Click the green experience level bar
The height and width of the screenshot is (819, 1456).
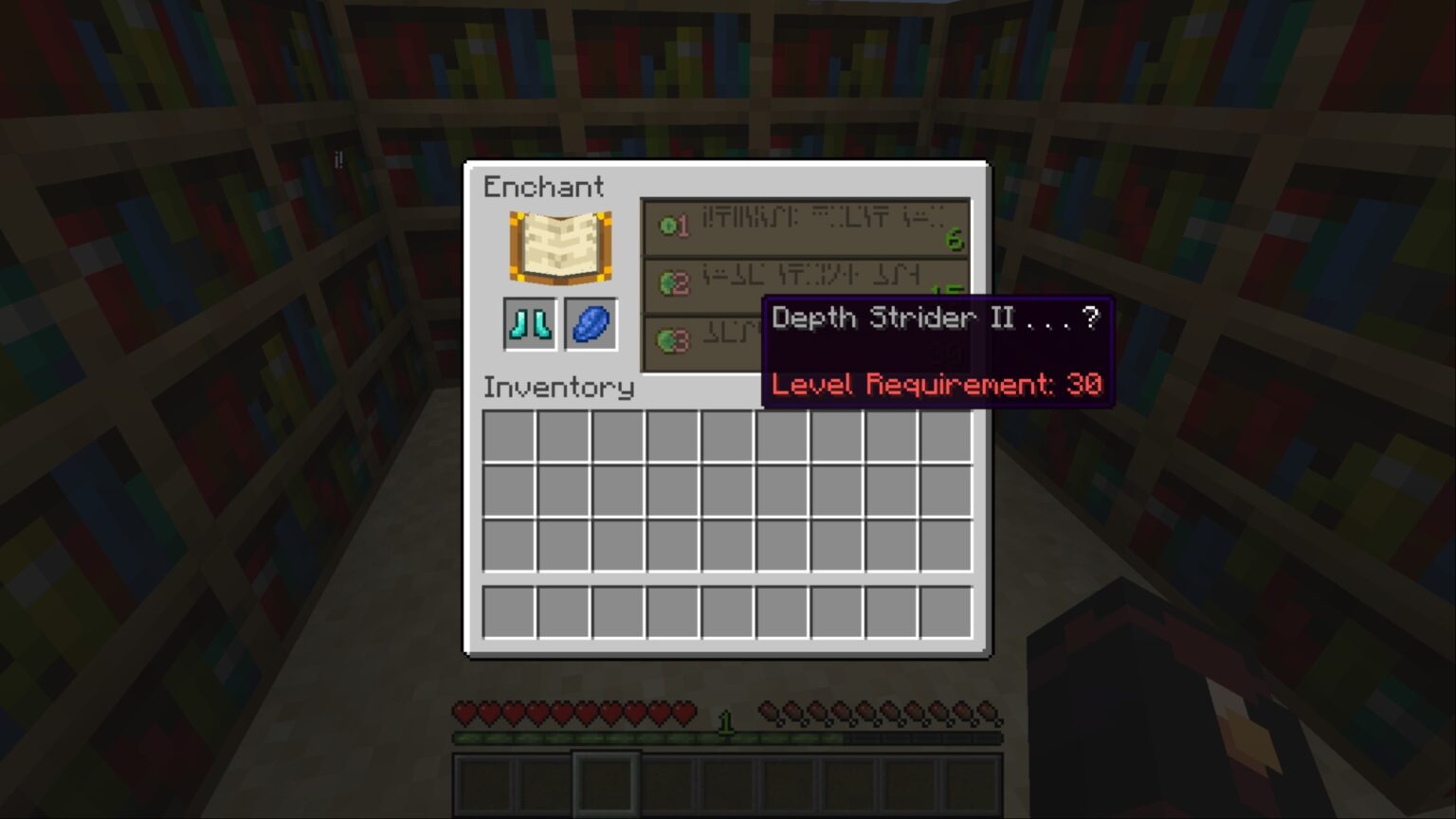pyautogui.click(x=616, y=737)
